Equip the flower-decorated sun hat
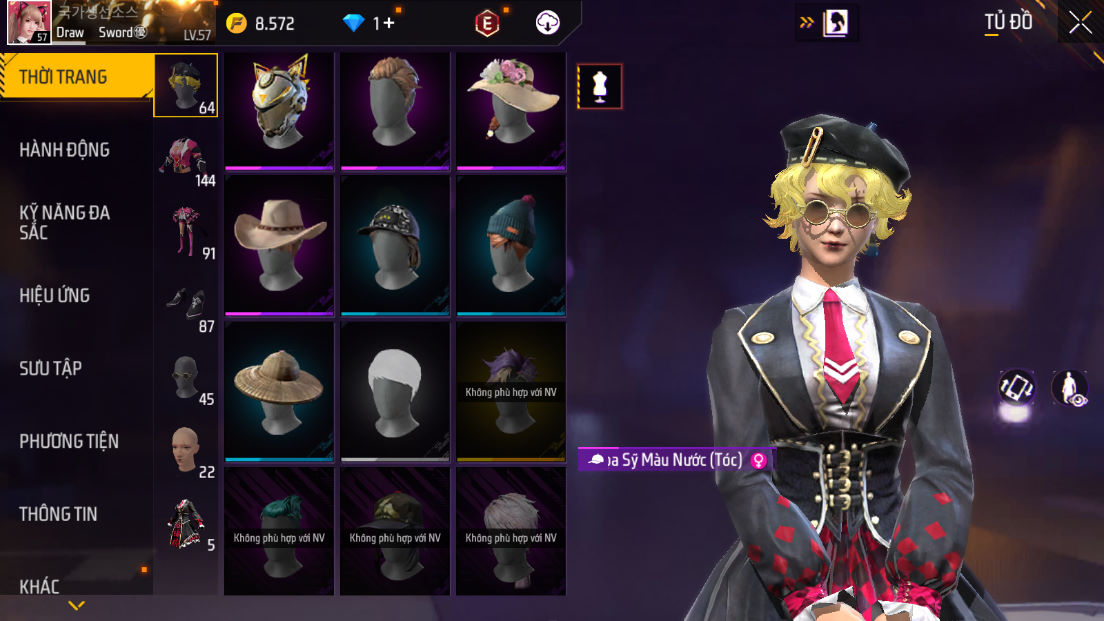 coord(511,108)
